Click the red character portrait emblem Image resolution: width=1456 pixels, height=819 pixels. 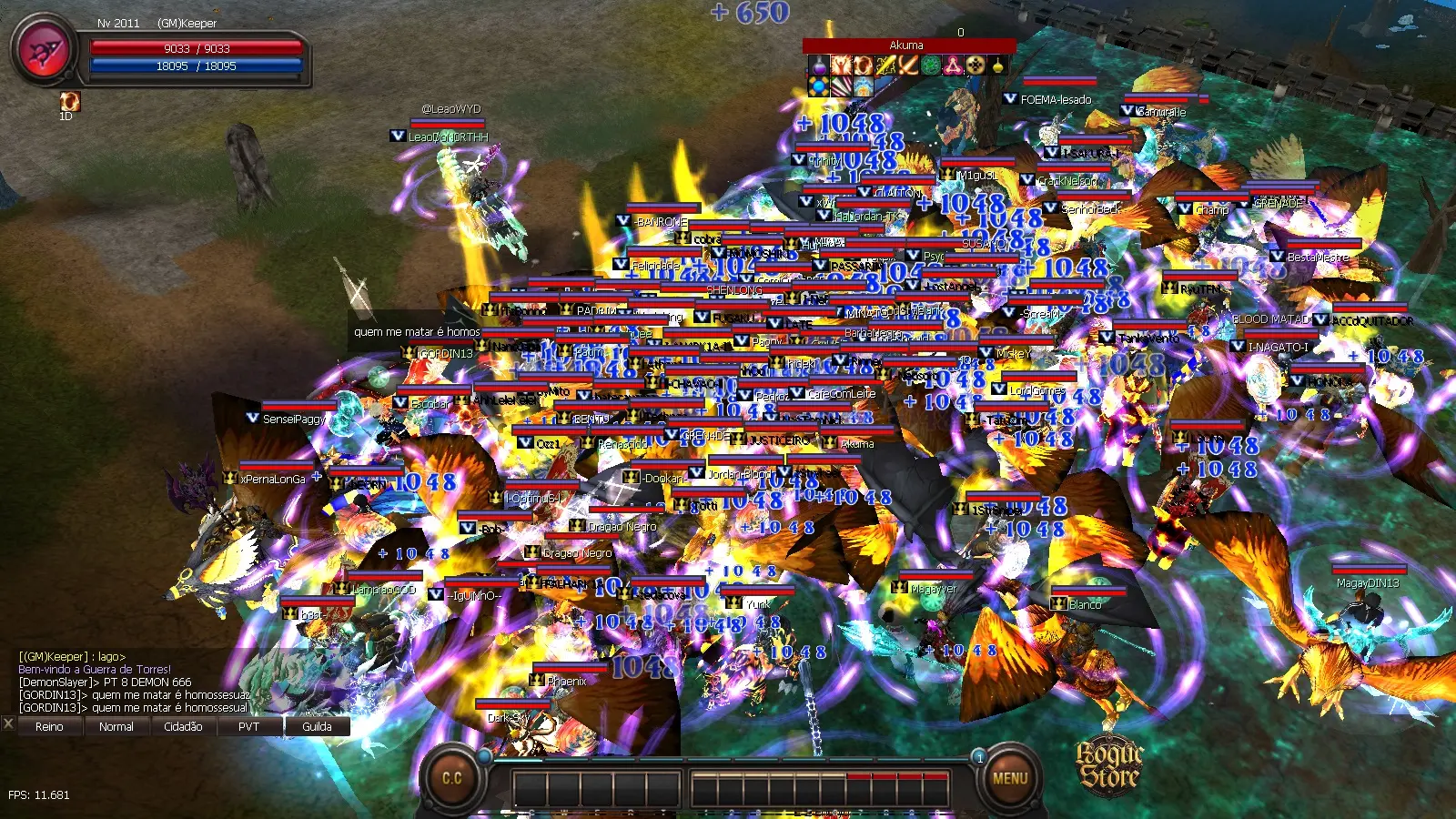click(x=44, y=51)
